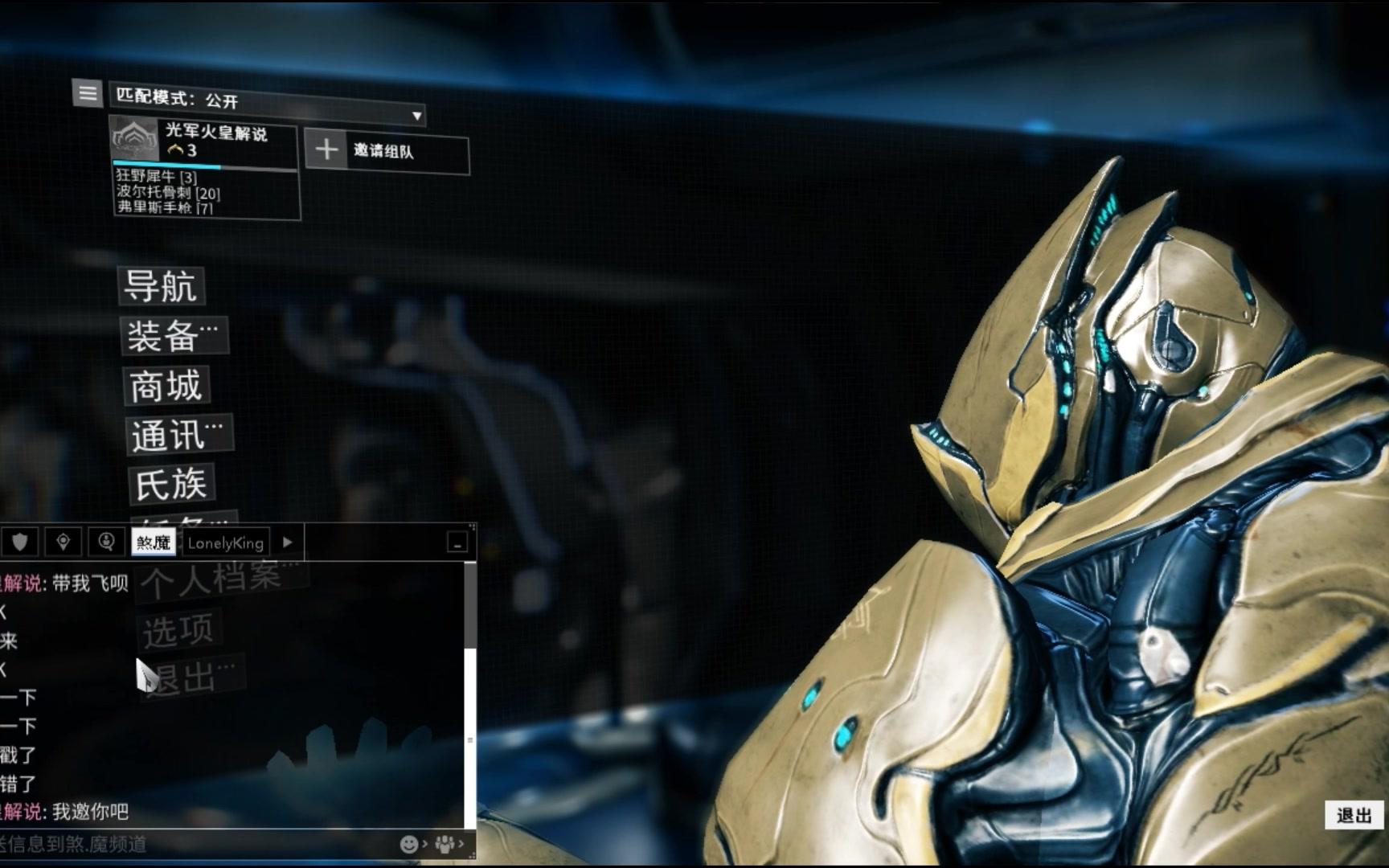Image resolution: width=1389 pixels, height=868 pixels.
Task: Open the 氏族 clan menu entry
Action: pos(170,485)
